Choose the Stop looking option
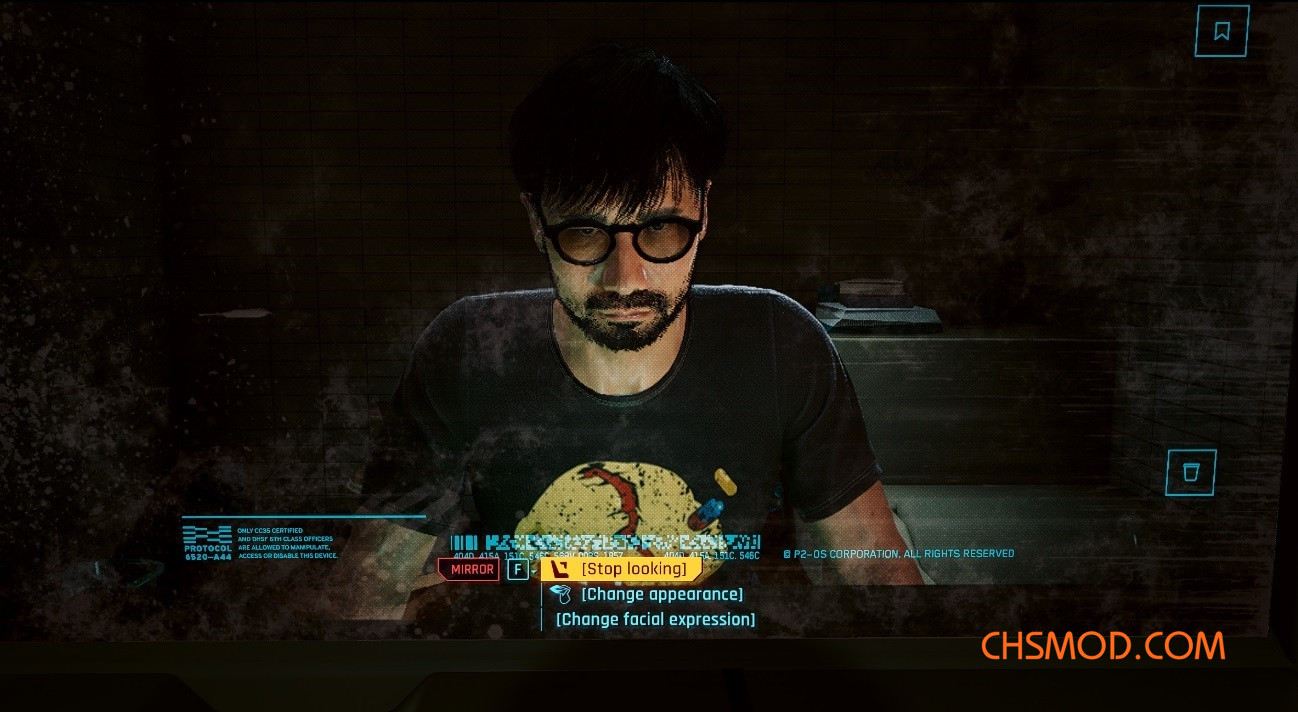The width and height of the screenshot is (1298, 712). [x=633, y=569]
